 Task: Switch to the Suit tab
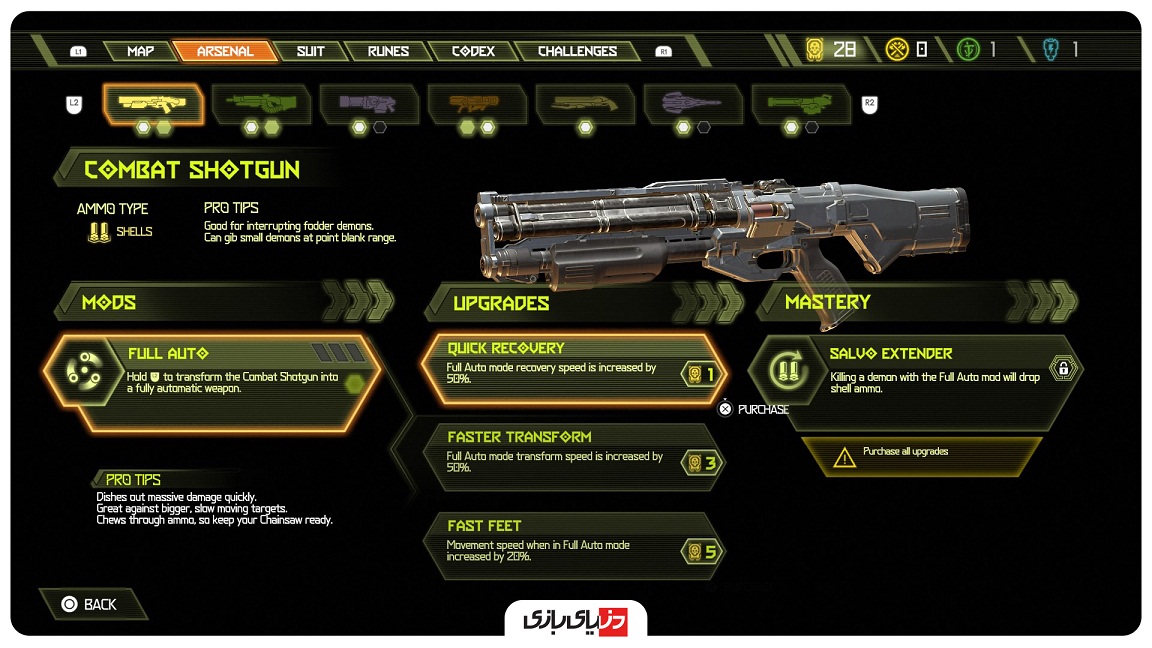coord(310,51)
